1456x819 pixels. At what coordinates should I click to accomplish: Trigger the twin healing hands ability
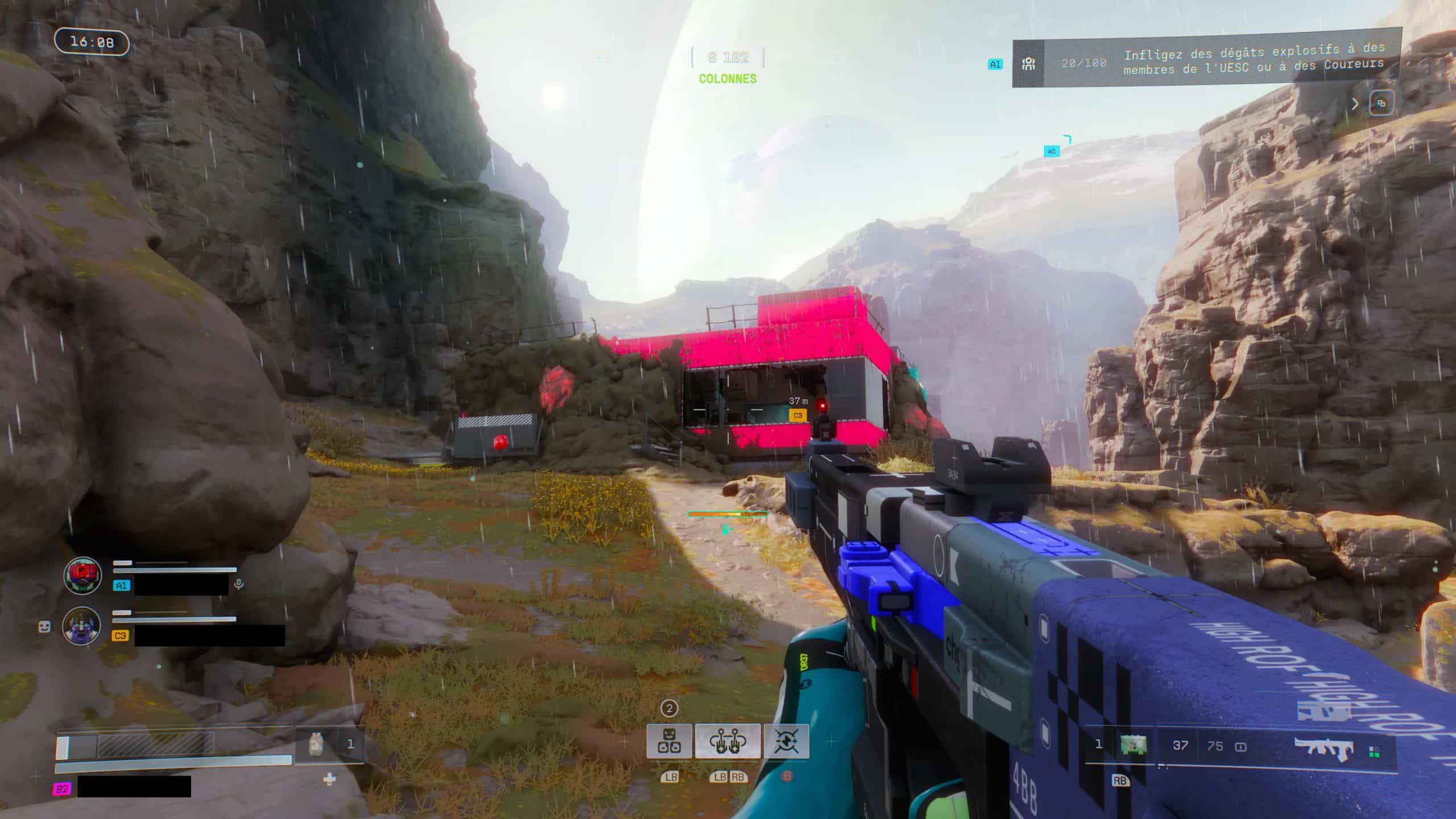[727, 741]
